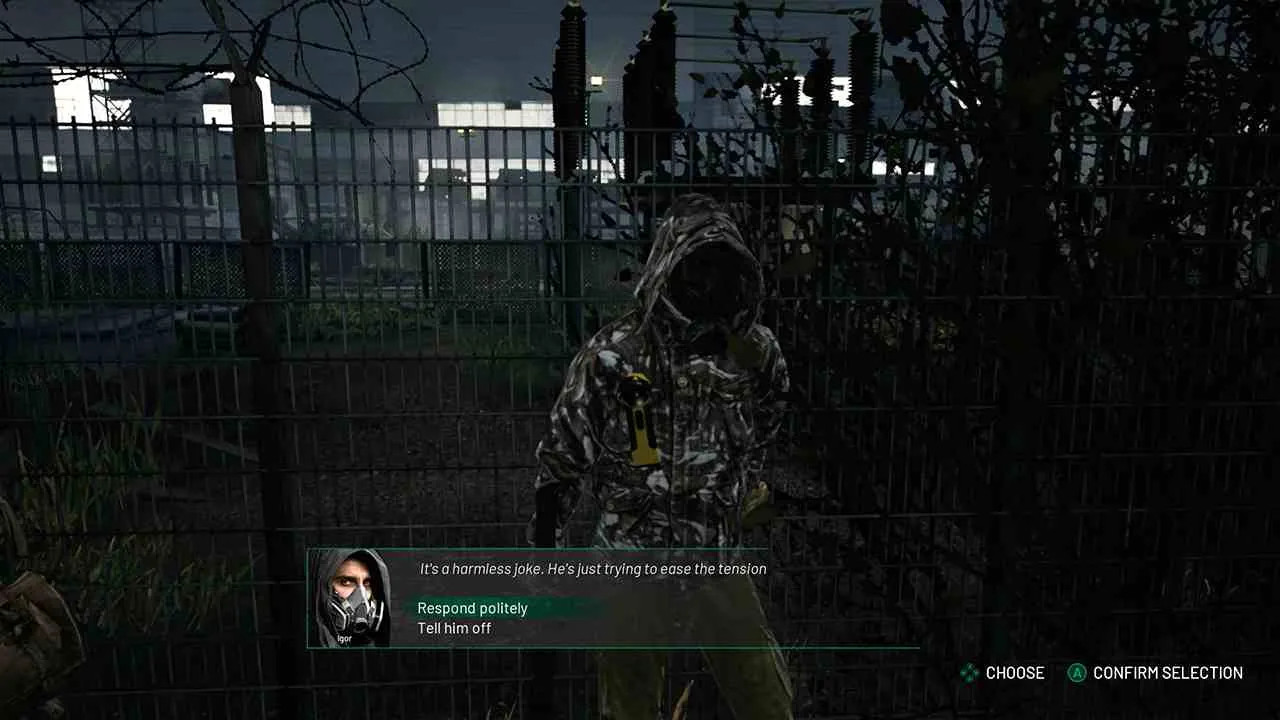Click the CHOOSE text label

tap(1014, 673)
